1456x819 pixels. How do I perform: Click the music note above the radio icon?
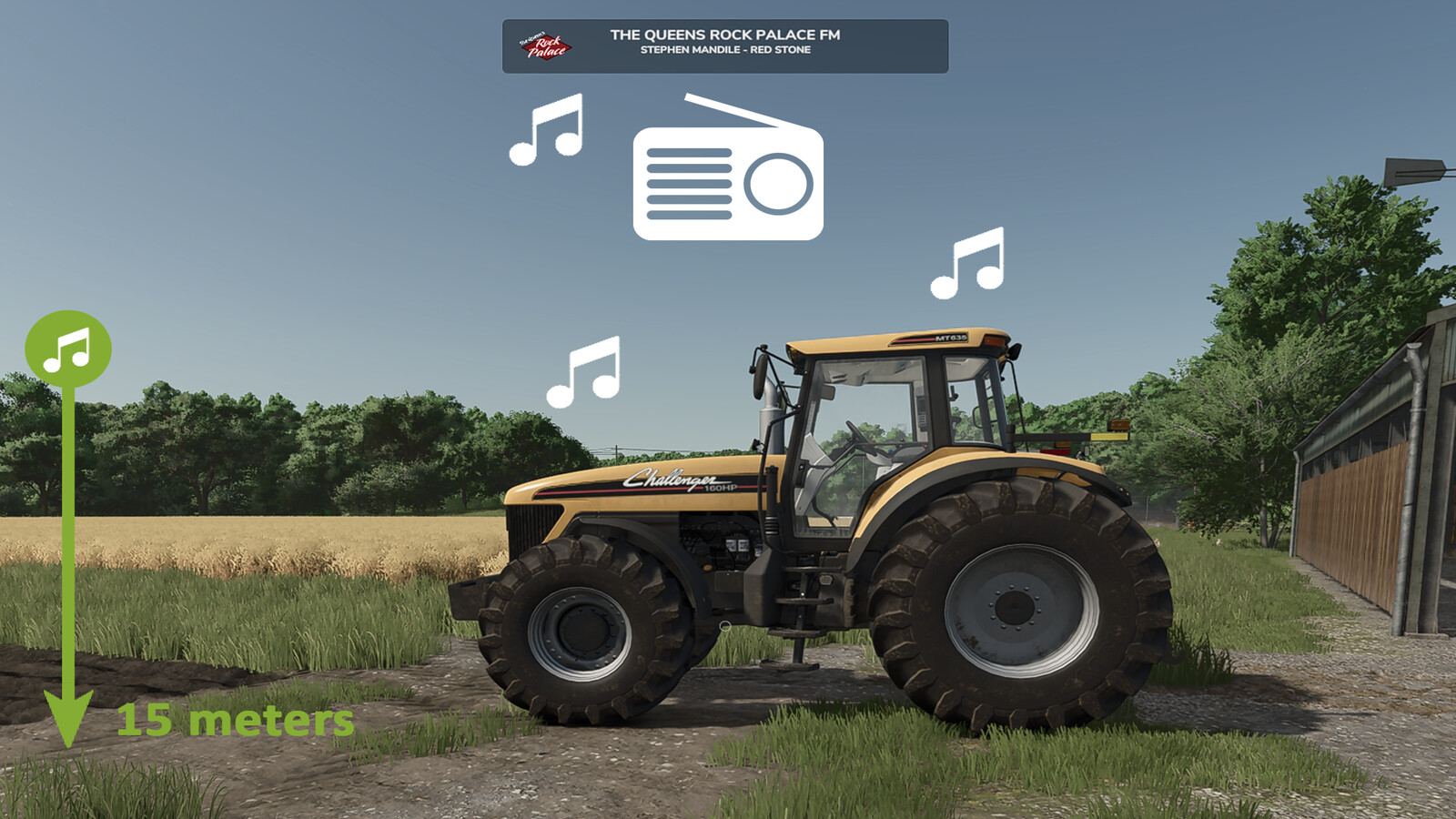pyautogui.click(x=546, y=129)
